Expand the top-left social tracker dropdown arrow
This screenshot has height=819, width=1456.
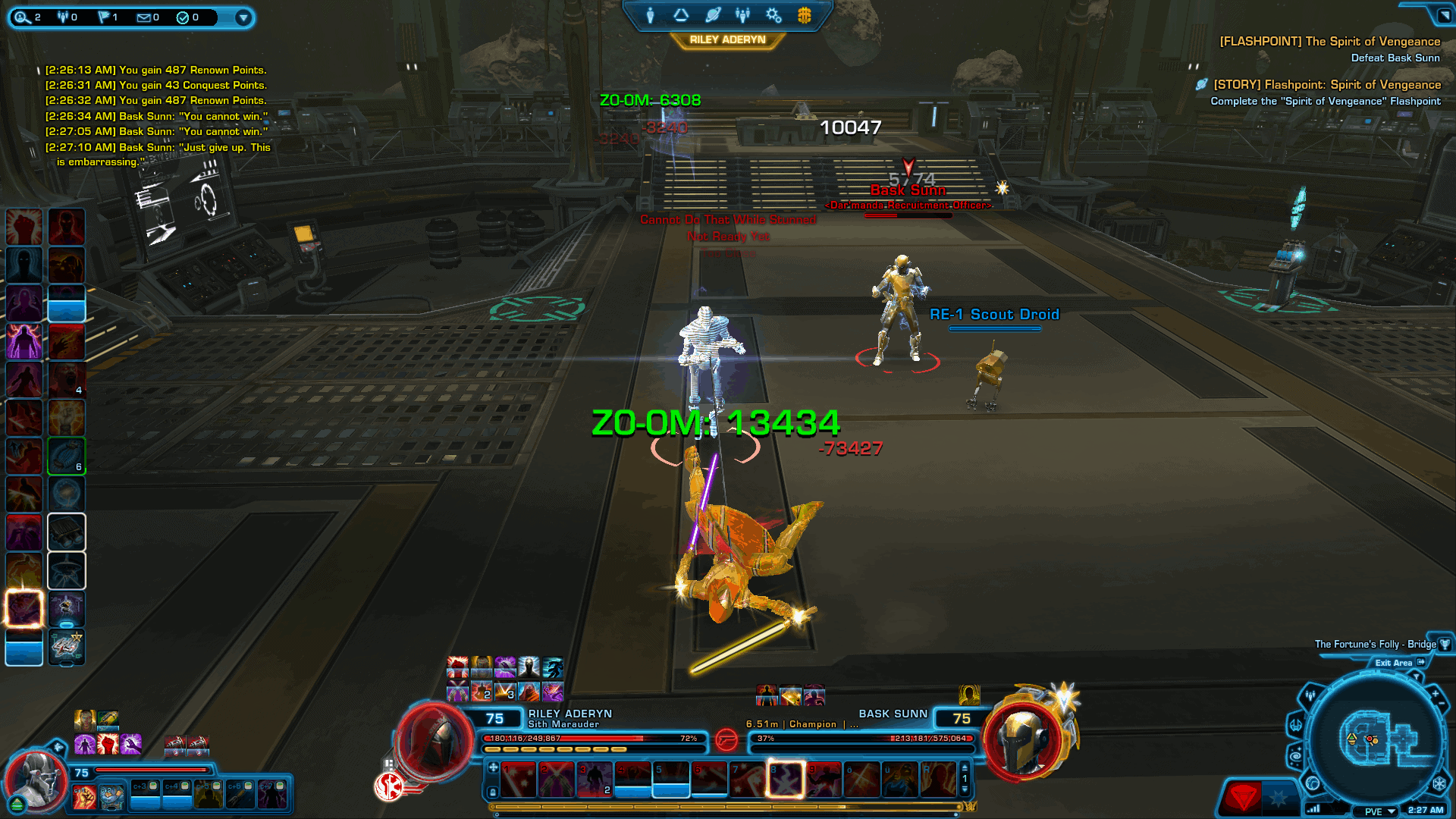click(243, 17)
